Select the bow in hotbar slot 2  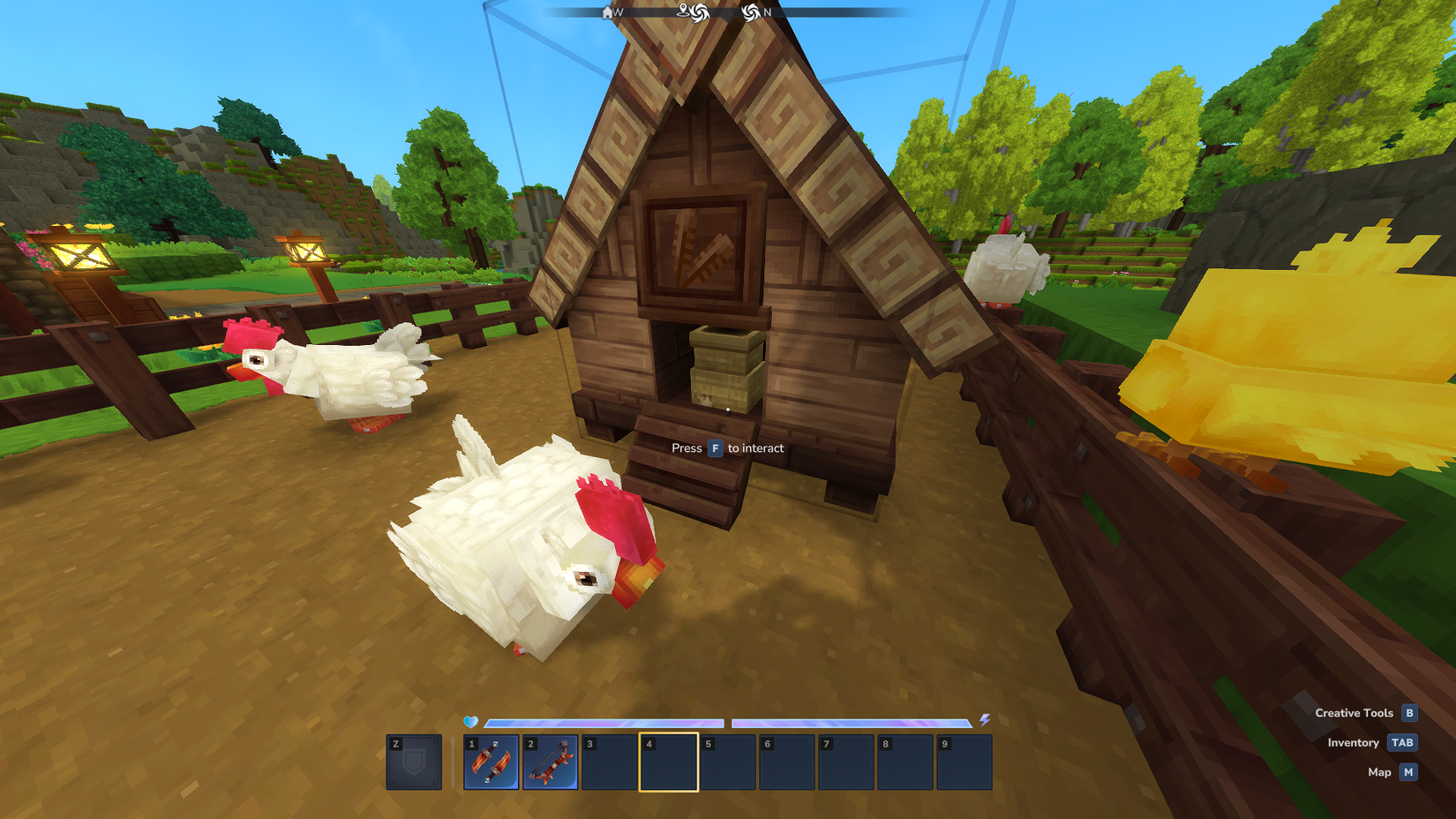pos(552,763)
